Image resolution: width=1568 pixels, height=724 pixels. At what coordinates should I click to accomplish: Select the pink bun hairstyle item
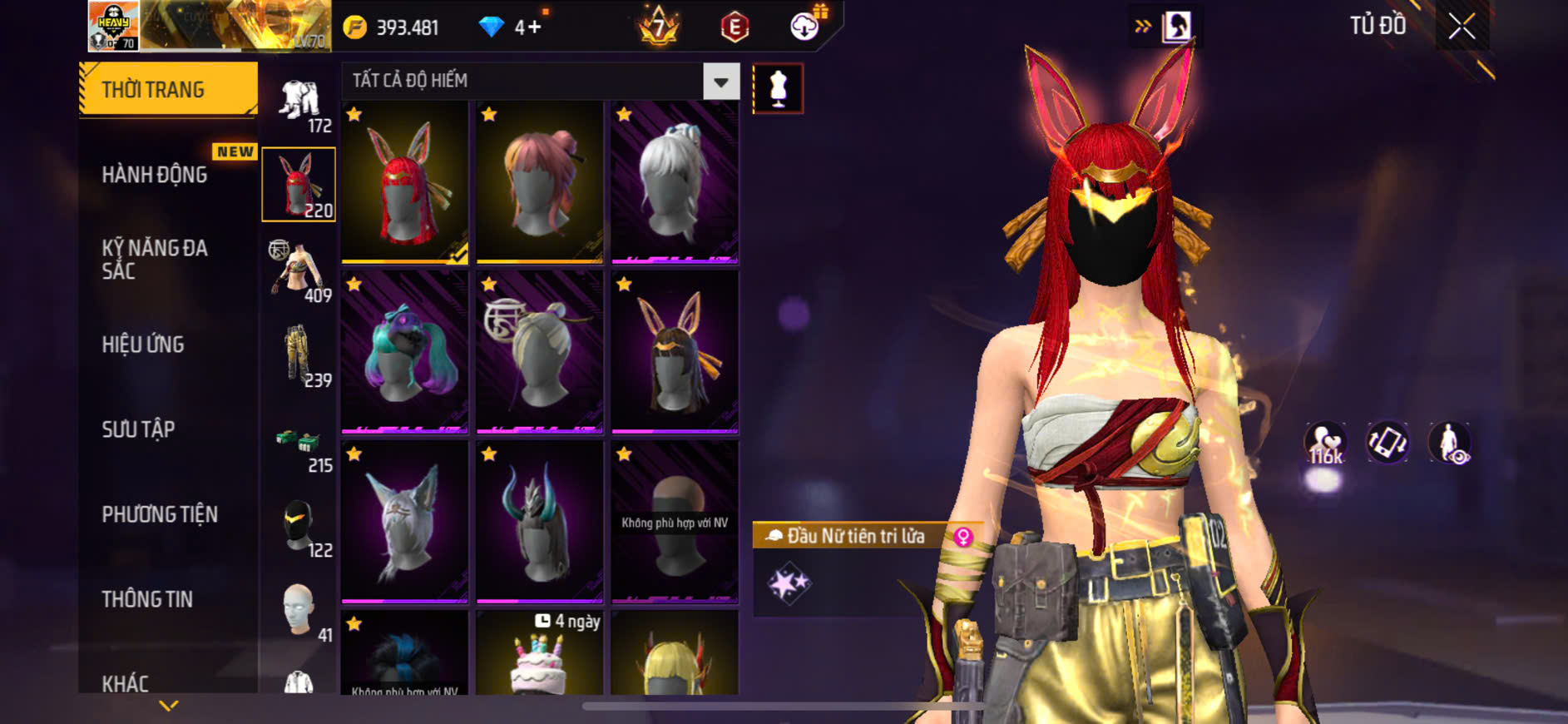tap(540, 182)
